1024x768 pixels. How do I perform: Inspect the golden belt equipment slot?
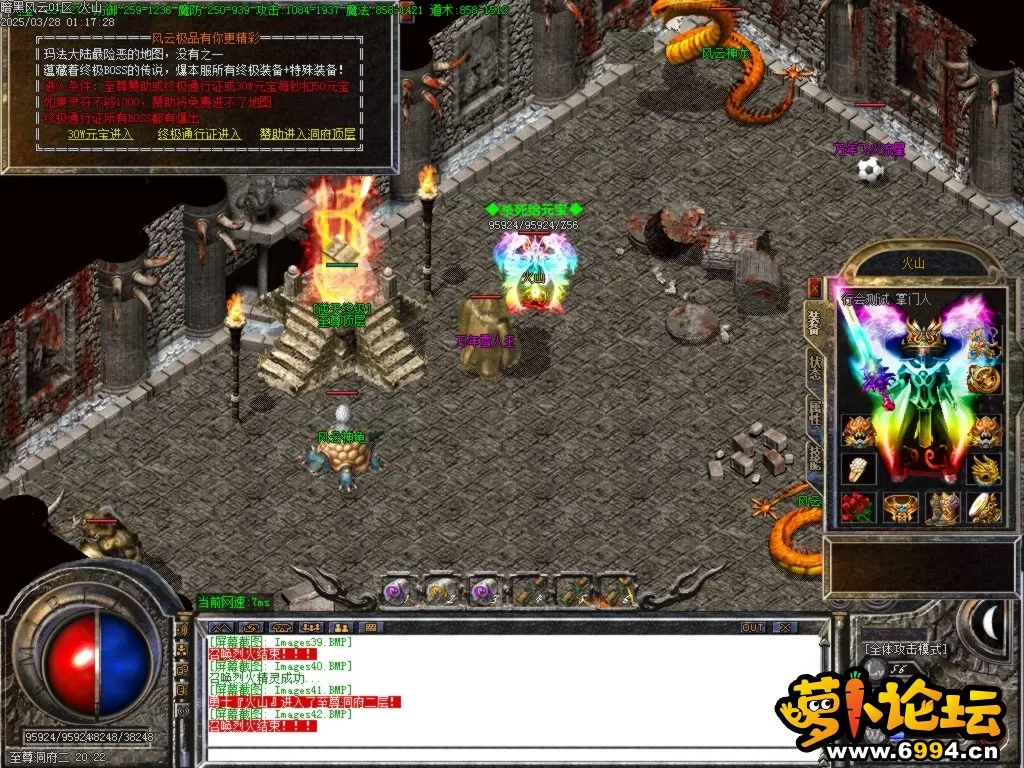(x=900, y=507)
